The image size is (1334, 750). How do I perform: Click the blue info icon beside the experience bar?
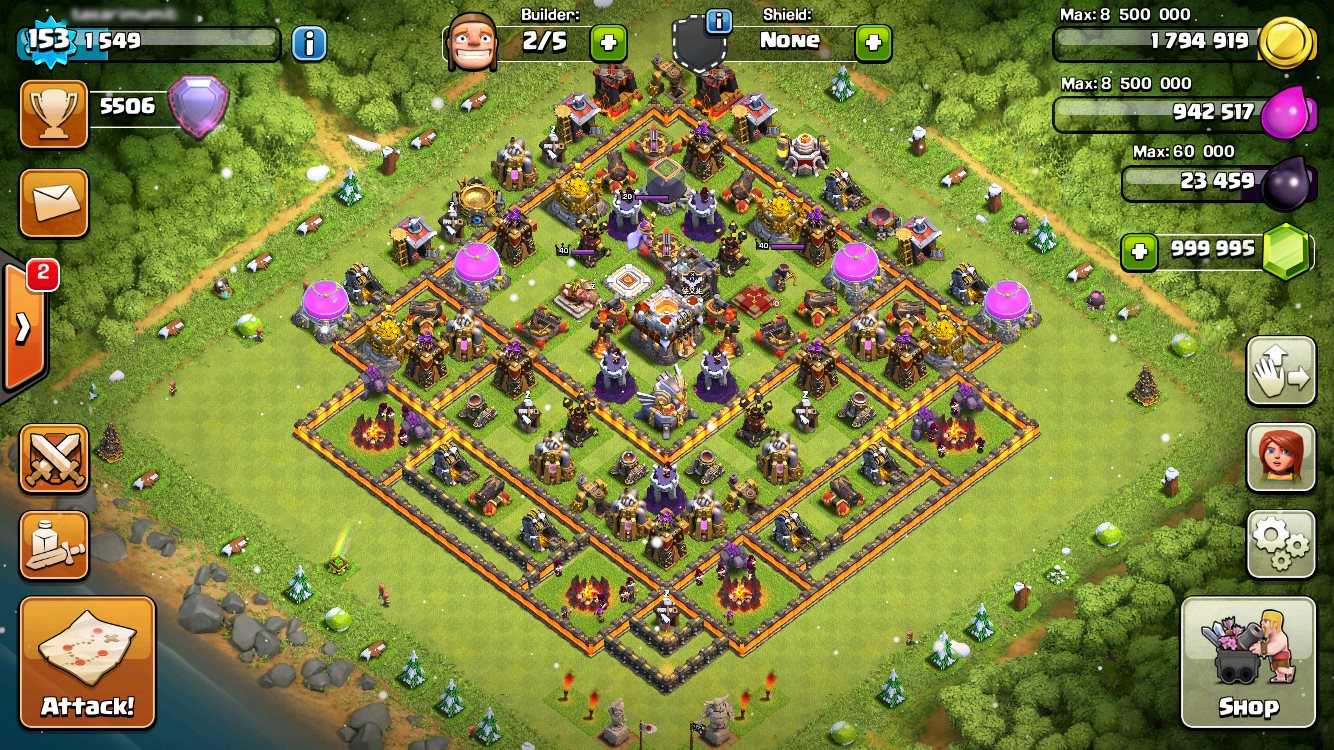tap(309, 42)
